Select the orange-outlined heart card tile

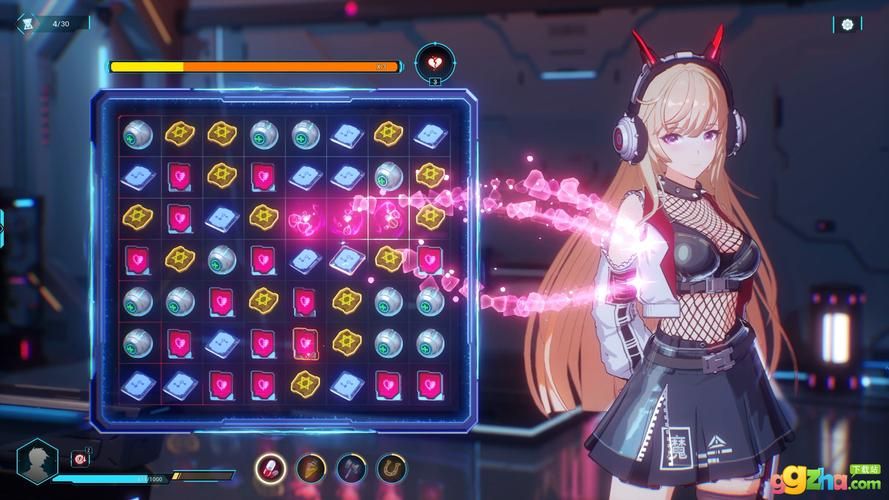click(x=305, y=342)
